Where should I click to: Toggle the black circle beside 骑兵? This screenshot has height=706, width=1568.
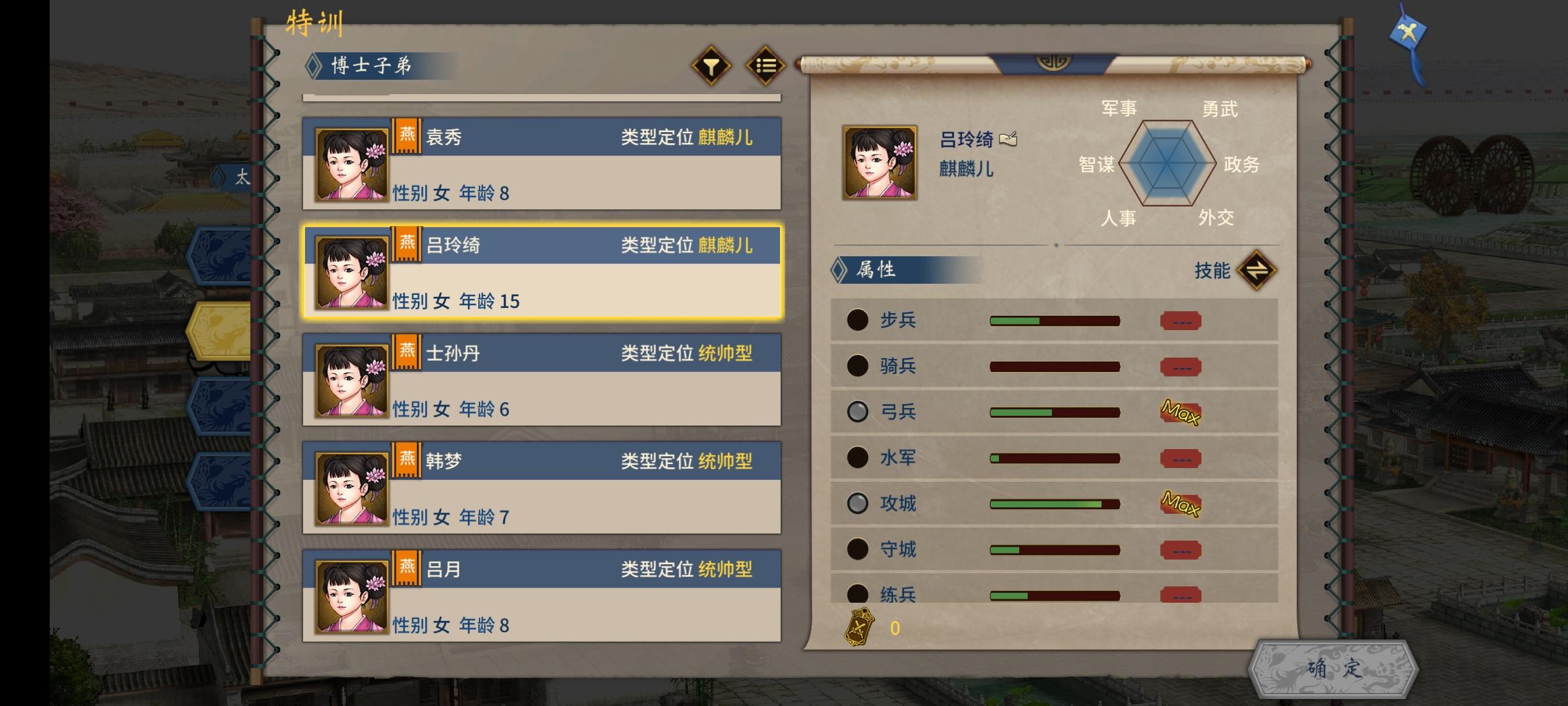pyautogui.click(x=857, y=366)
